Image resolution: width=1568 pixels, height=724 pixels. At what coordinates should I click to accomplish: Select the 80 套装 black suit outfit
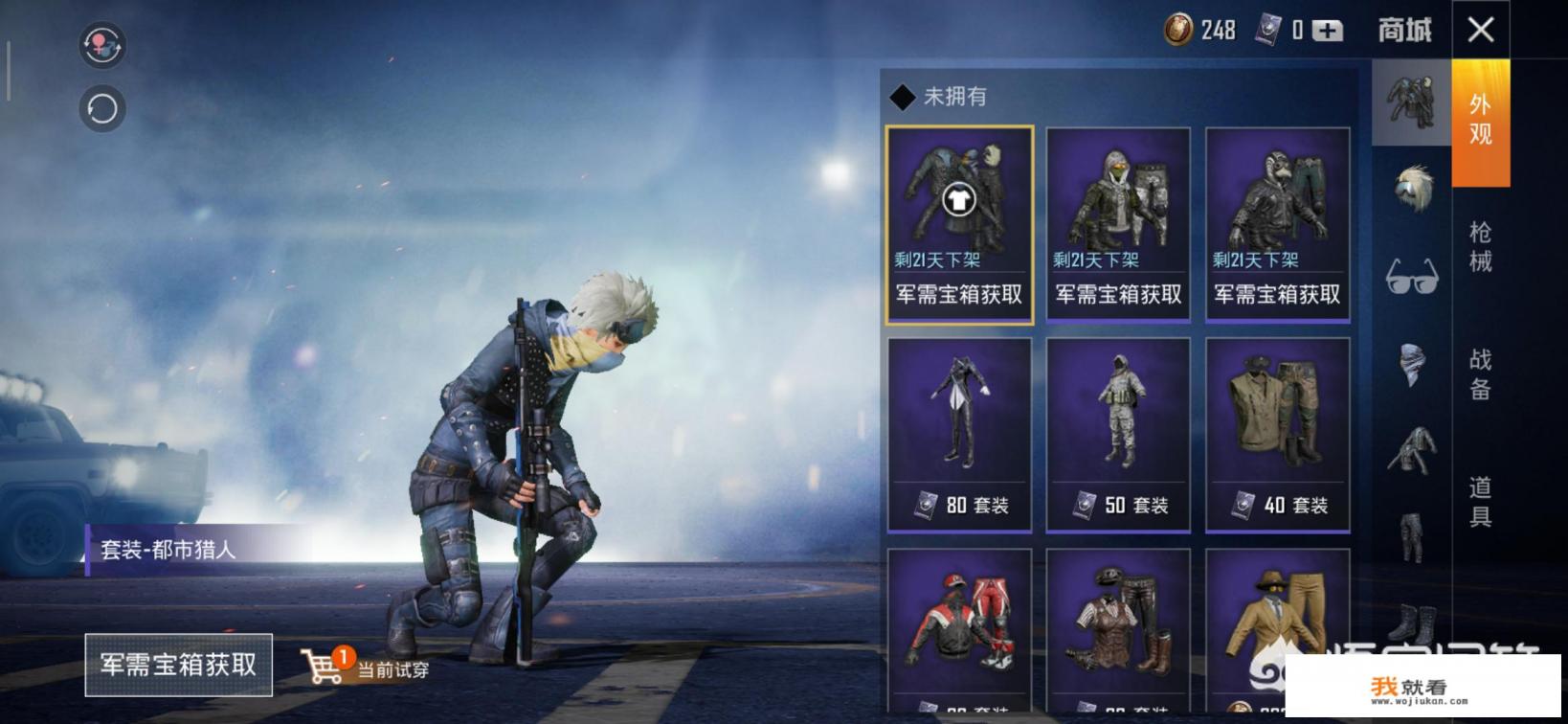click(x=959, y=434)
